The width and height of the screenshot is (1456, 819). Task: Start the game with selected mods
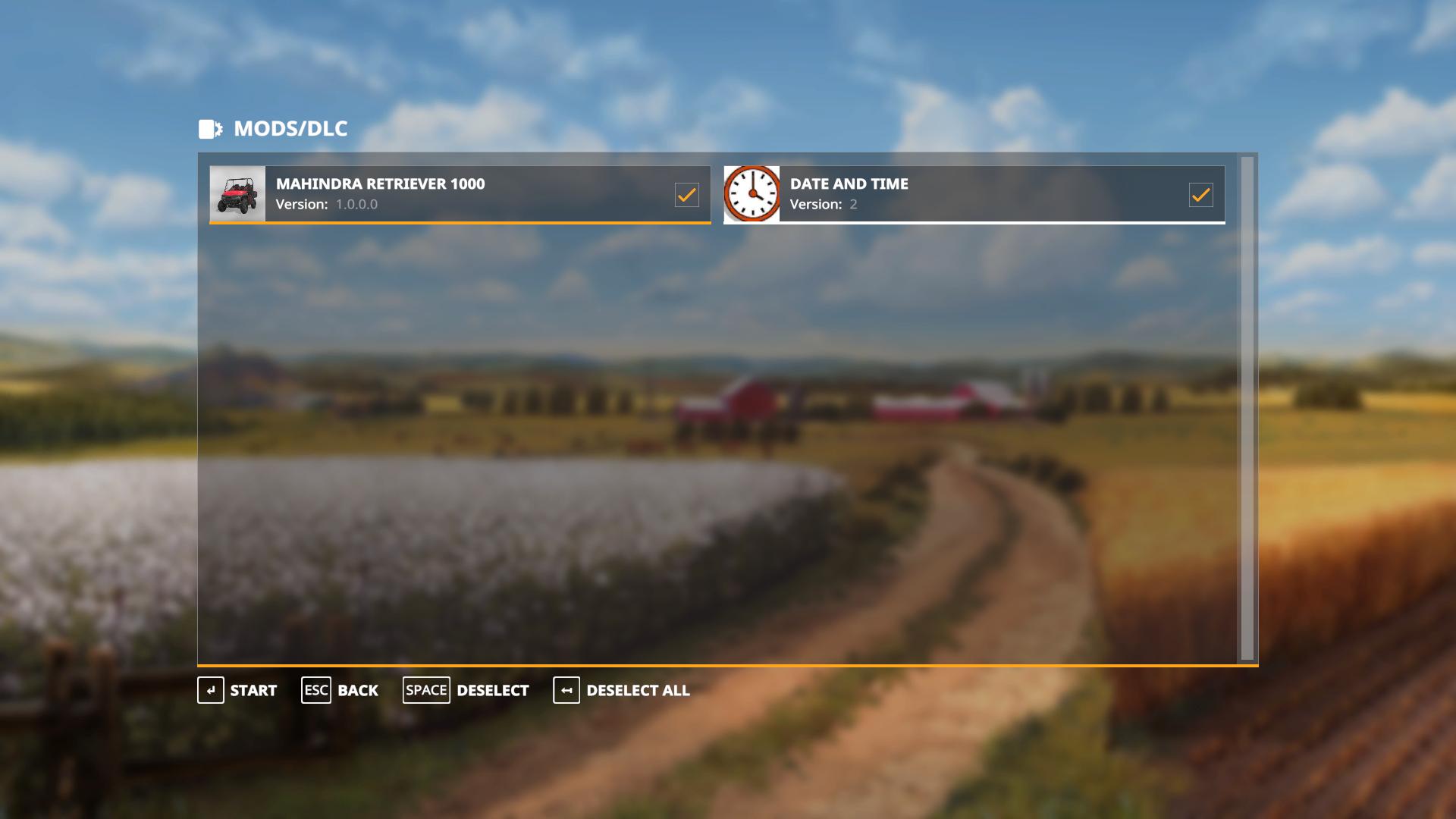[237, 690]
